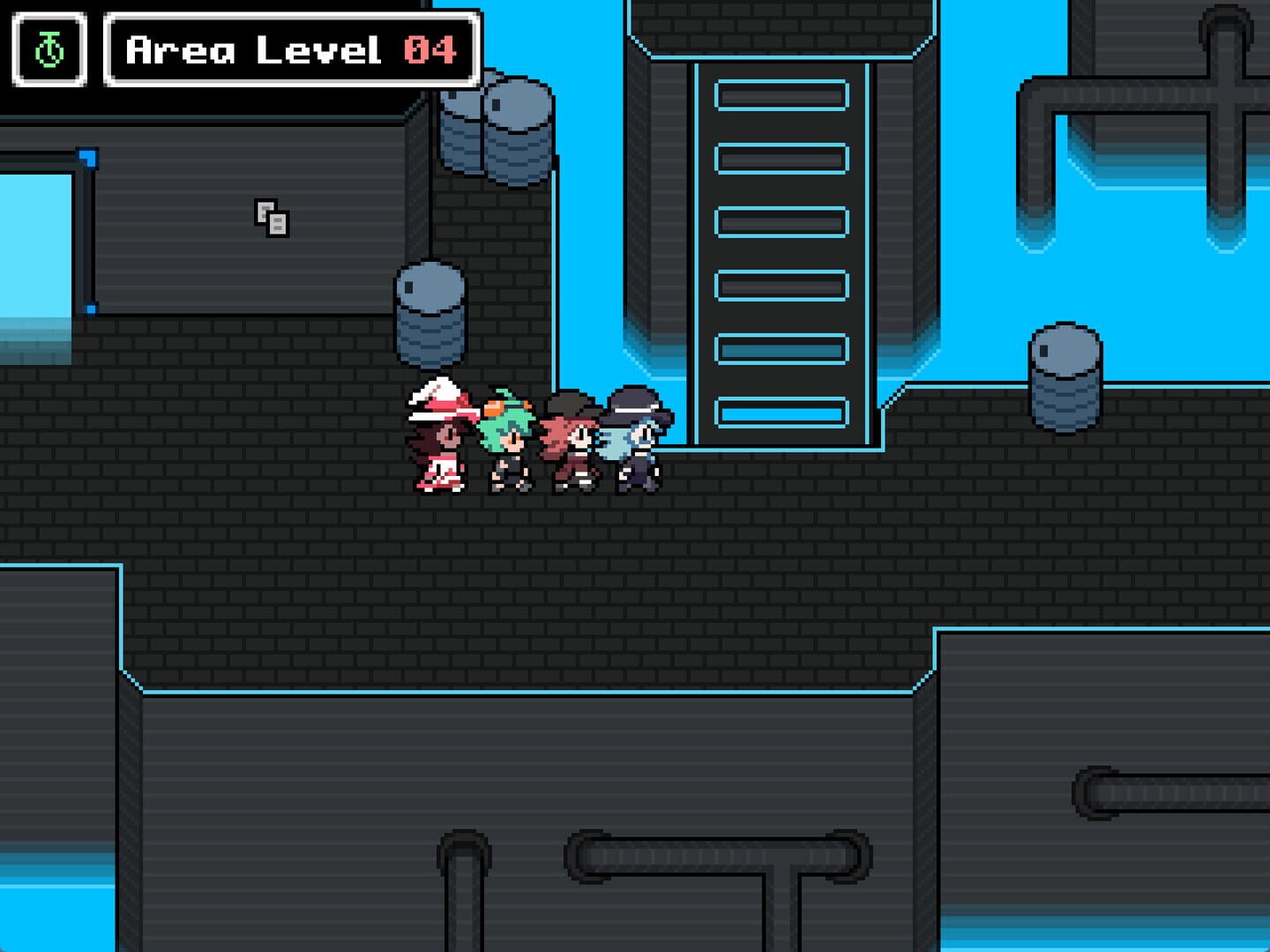Viewport: 1270px width, 952px height.
Task: Click the blue marker atop the left doorframe
Action: (88, 155)
